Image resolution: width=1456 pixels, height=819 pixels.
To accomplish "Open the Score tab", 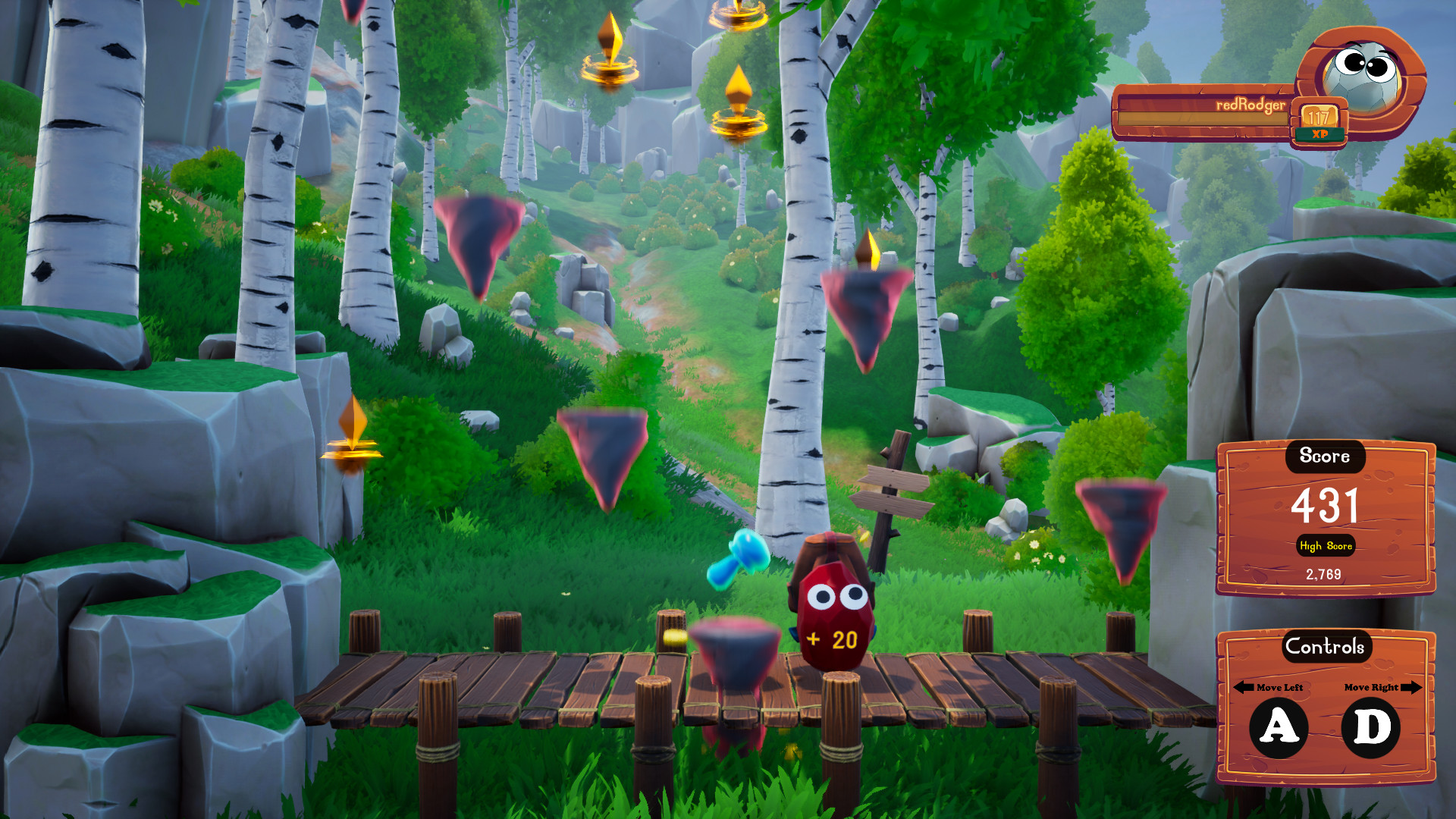I will pos(1324,457).
